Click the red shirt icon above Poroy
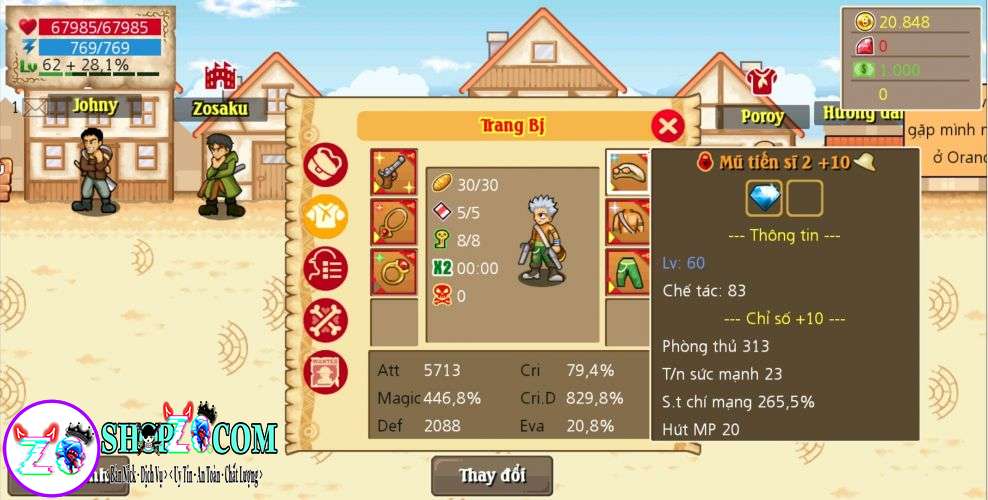 (x=761, y=81)
